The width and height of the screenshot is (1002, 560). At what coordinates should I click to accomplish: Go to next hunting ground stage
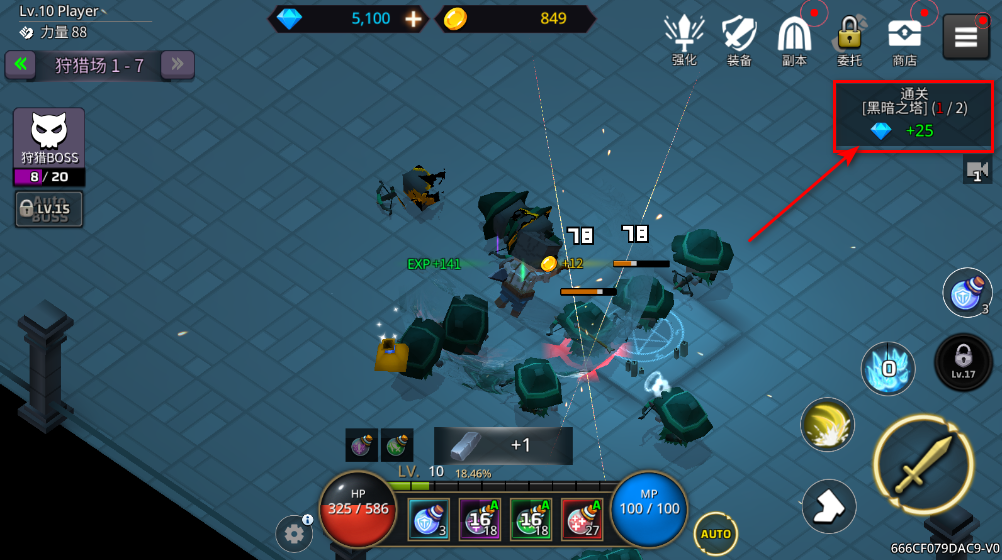point(177,65)
